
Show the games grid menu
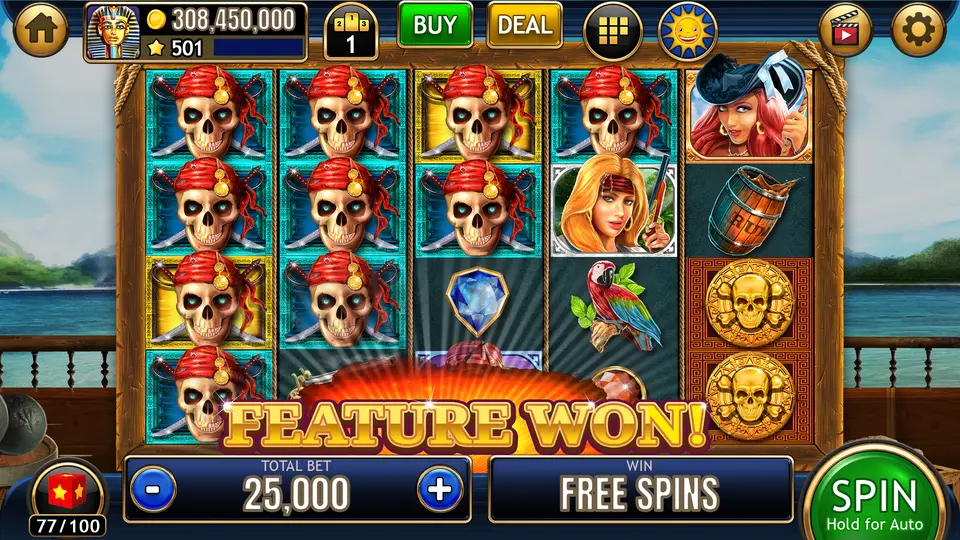tap(613, 31)
